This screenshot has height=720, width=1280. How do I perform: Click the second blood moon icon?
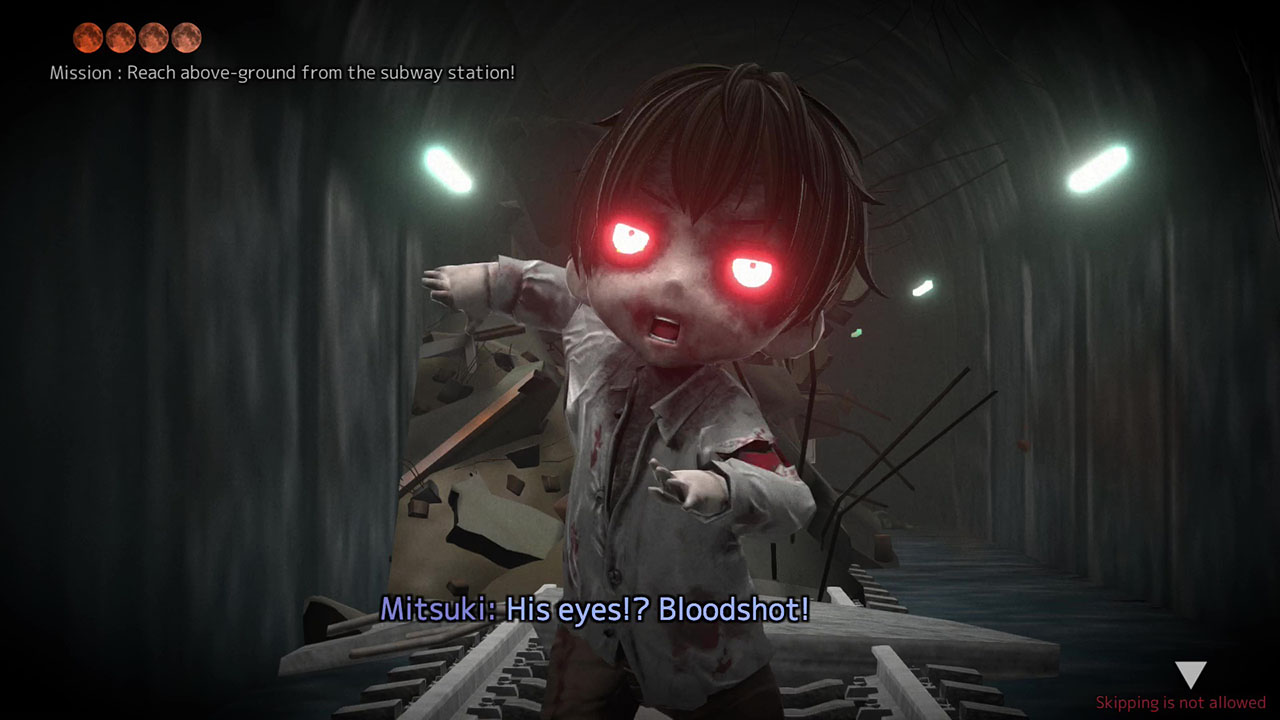pyautogui.click(x=119, y=38)
